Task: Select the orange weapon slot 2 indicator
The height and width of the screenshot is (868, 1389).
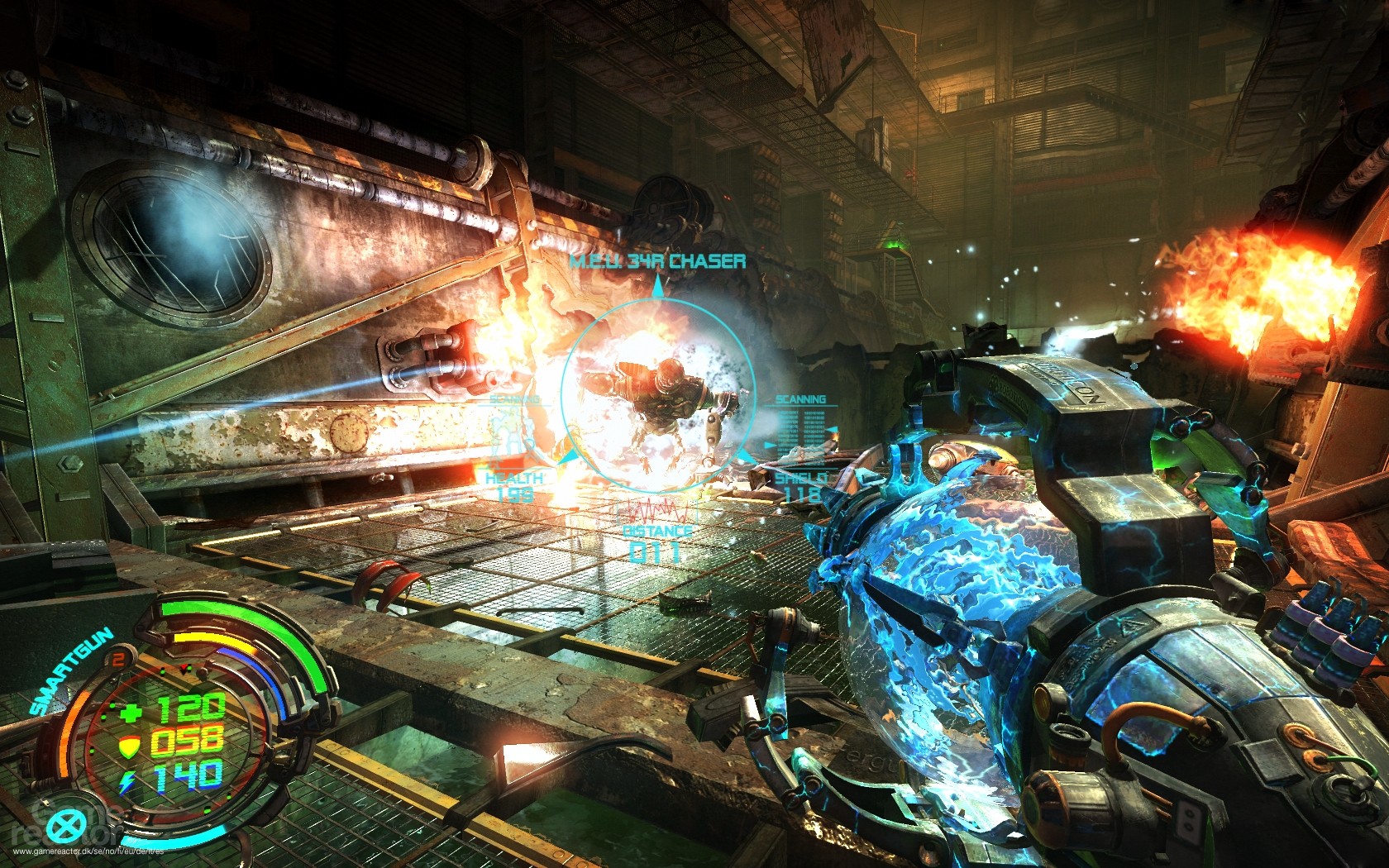Action: (118, 659)
